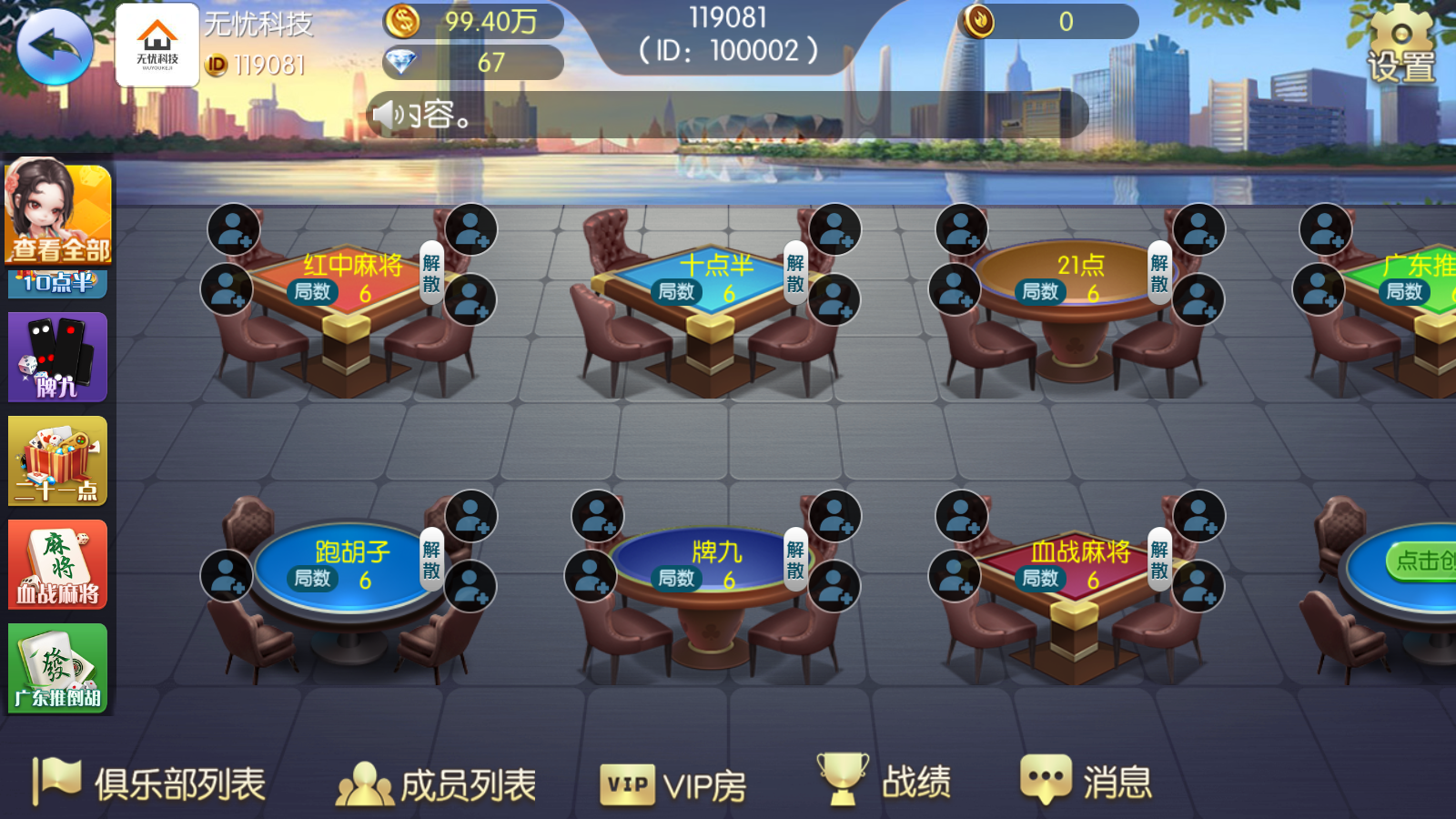Click the diamond balance showing 67

click(473, 62)
